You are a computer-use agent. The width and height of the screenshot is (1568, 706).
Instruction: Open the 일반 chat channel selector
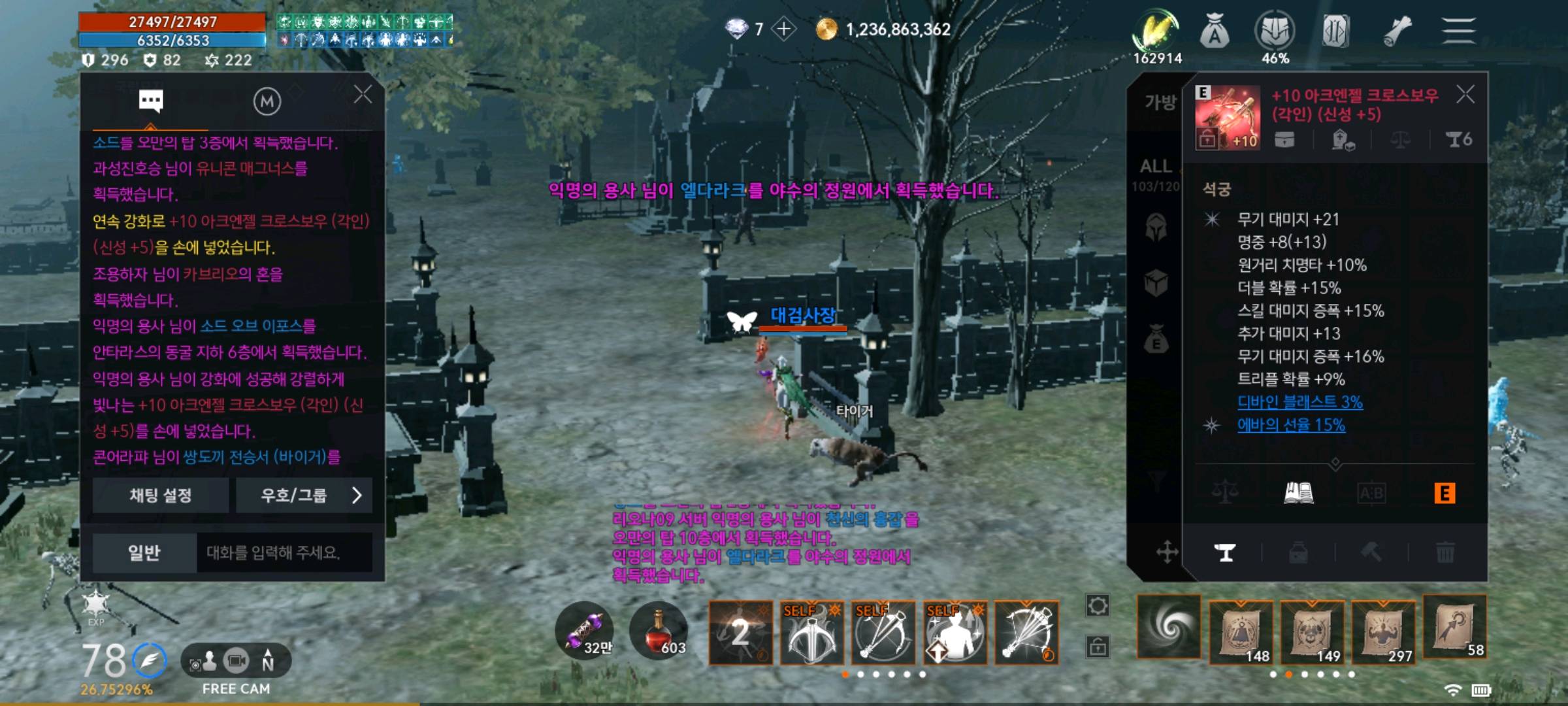pyautogui.click(x=143, y=552)
